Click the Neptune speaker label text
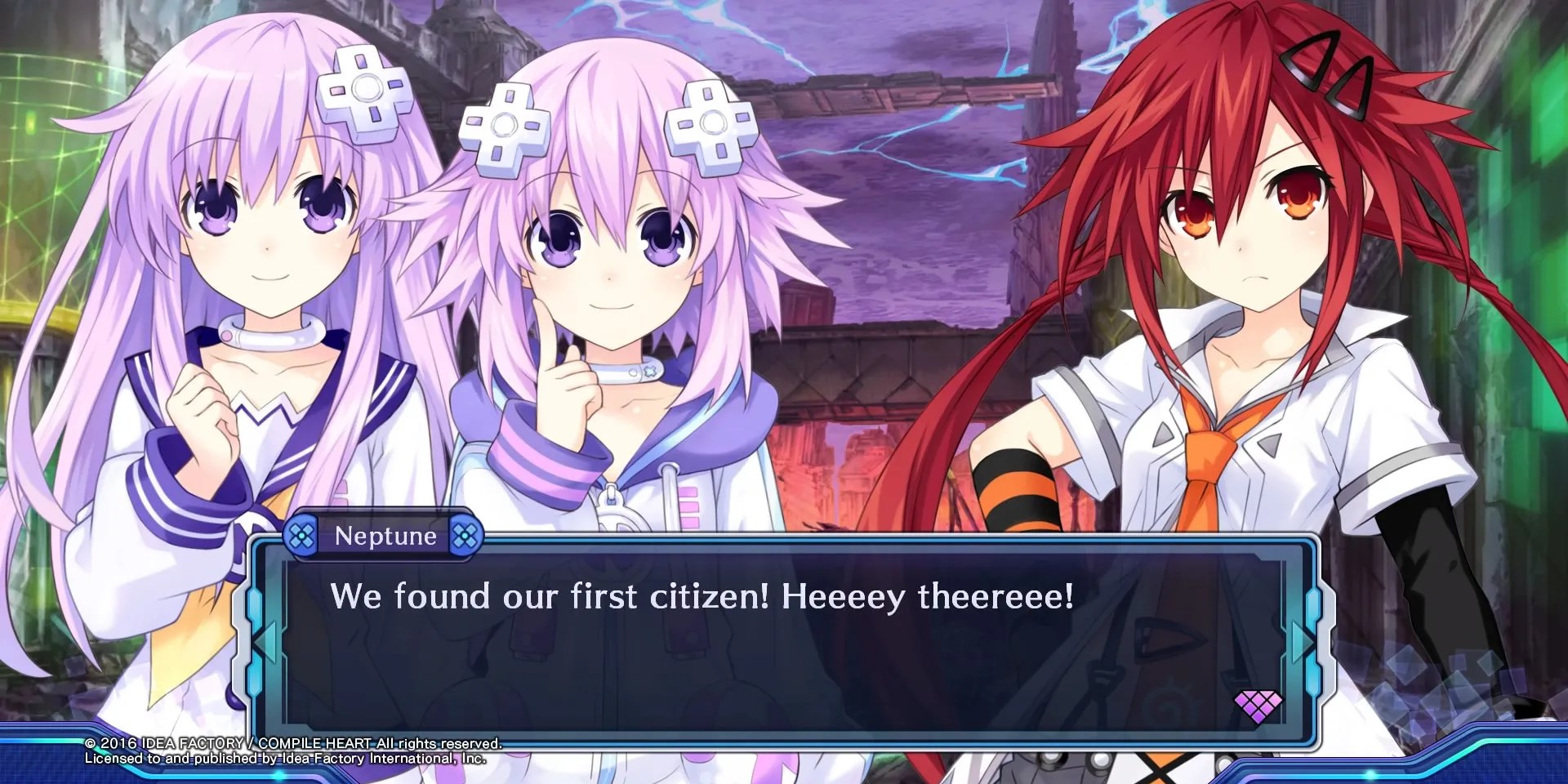 [384, 537]
